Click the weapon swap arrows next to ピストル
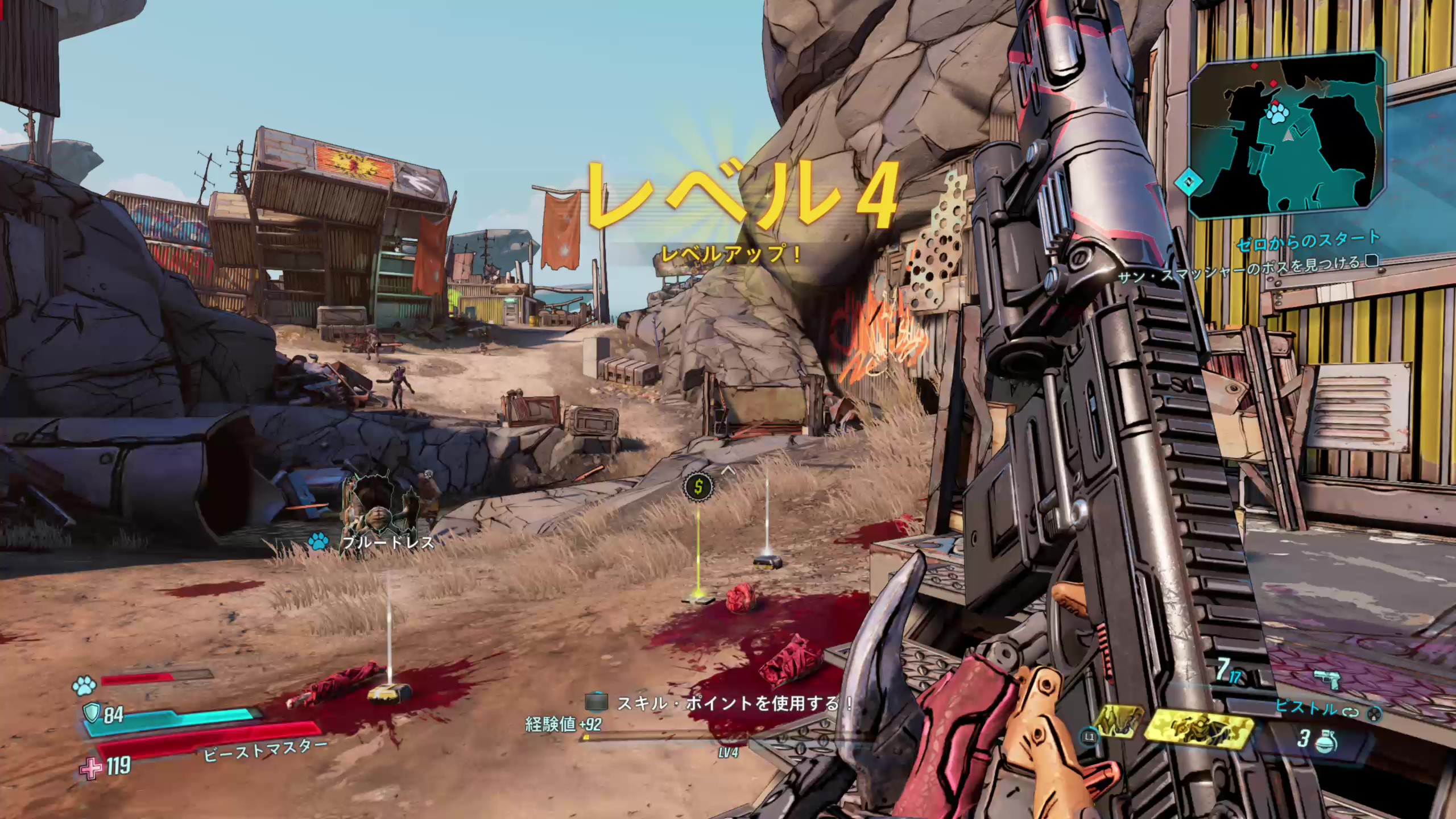 (1349, 712)
